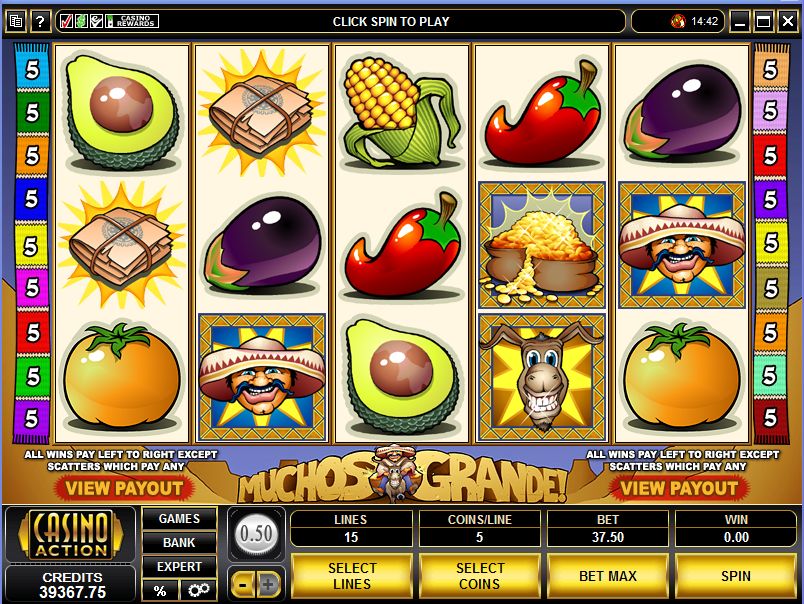
Task: Spin the slot reels
Action: pos(735,576)
